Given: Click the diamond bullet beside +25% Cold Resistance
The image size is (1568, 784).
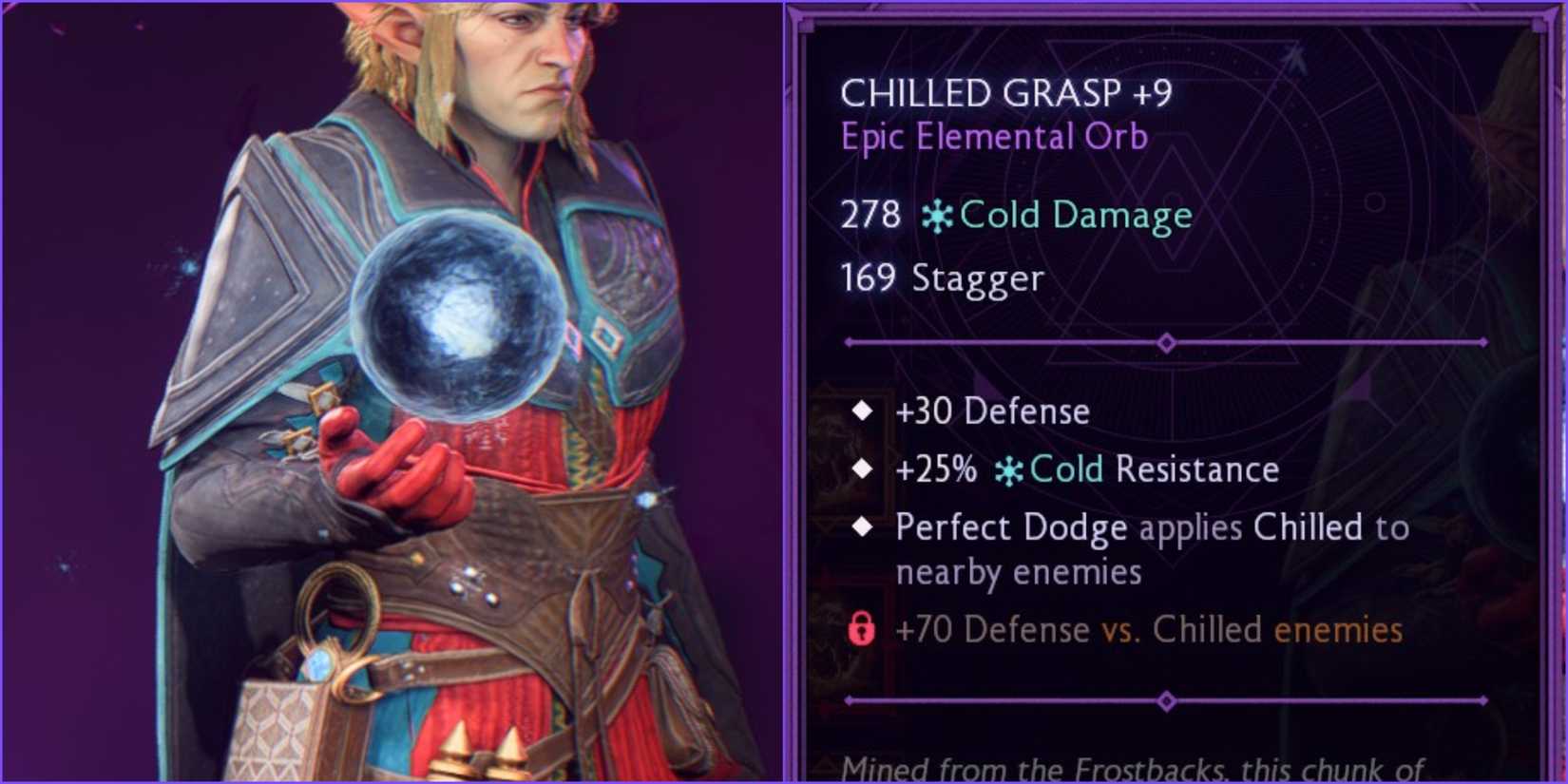Looking at the screenshot, I should click(863, 468).
